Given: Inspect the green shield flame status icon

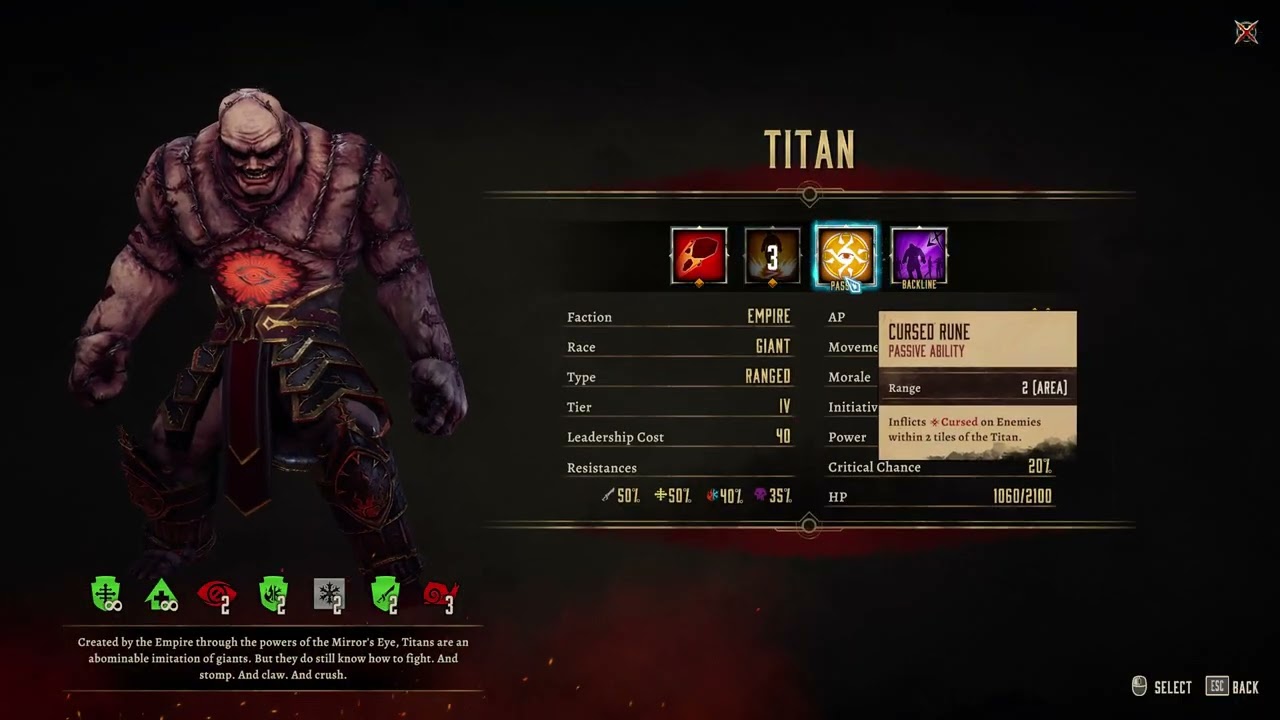Looking at the screenshot, I should tap(273, 595).
